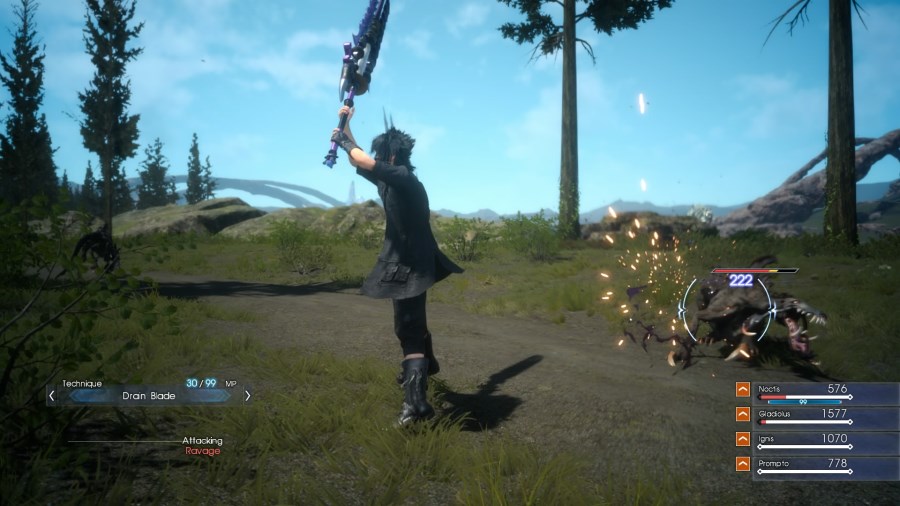
Task: Select the Gladiolus party member panel
Action: click(x=826, y=416)
